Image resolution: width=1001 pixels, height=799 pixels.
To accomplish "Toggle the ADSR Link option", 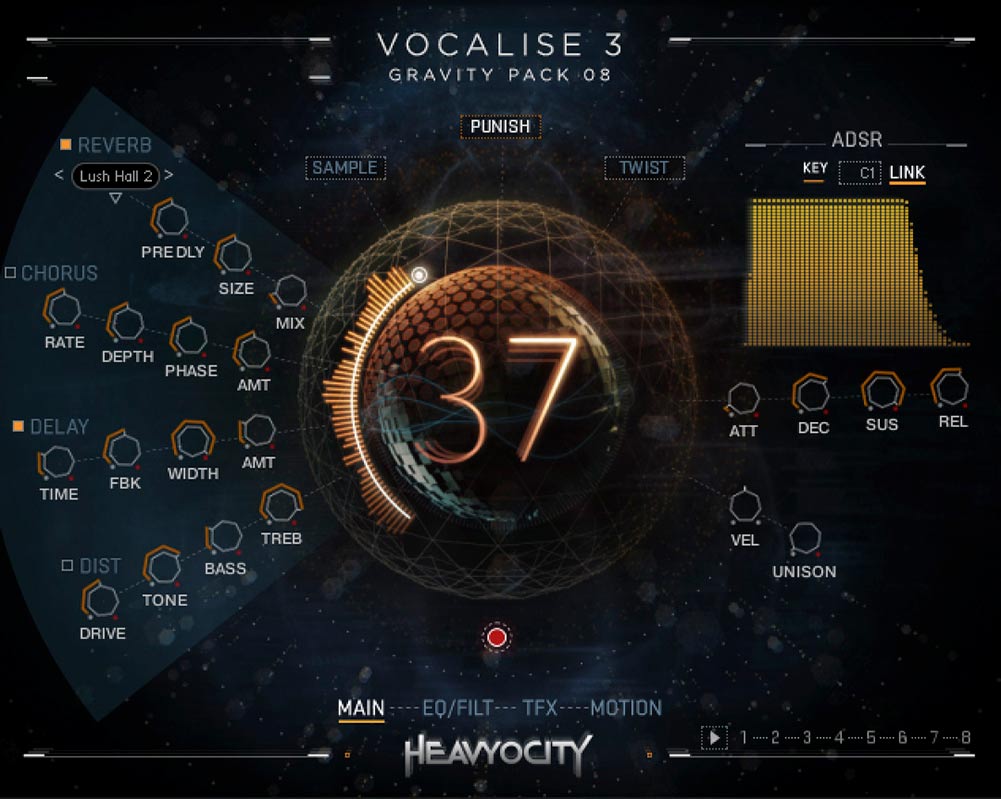I will (x=907, y=173).
